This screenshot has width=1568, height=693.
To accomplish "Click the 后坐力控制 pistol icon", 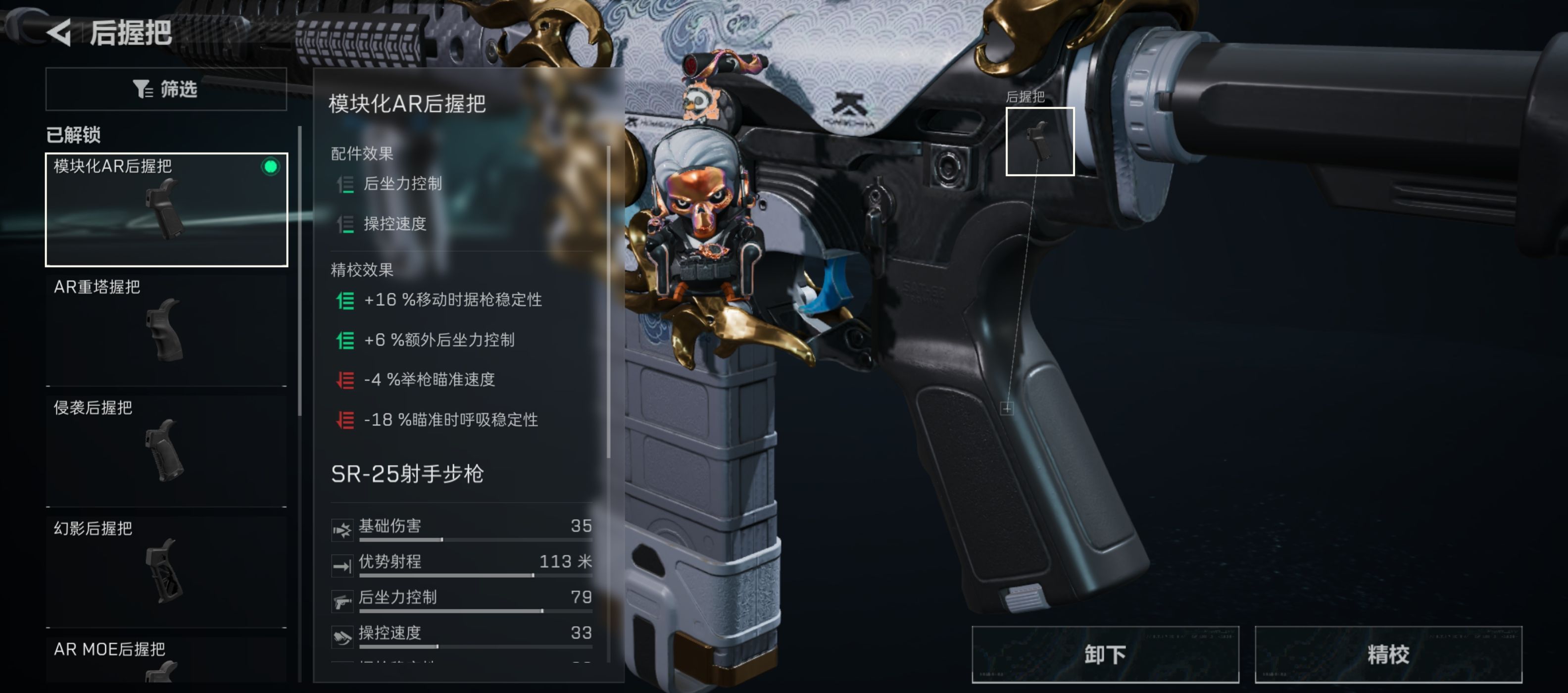I will click(343, 601).
